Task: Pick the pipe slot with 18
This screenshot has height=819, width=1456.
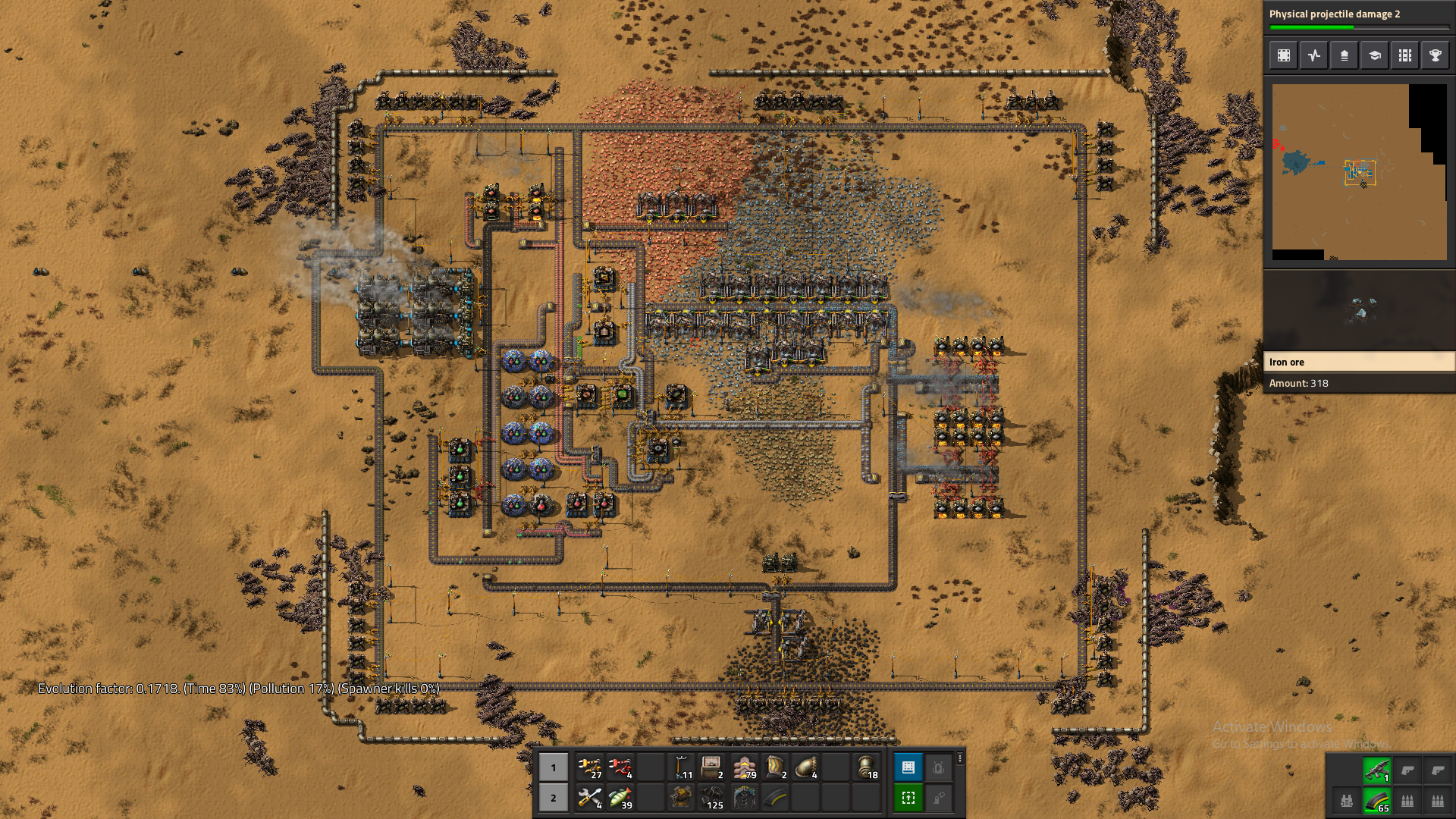Action: [x=866, y=767]
